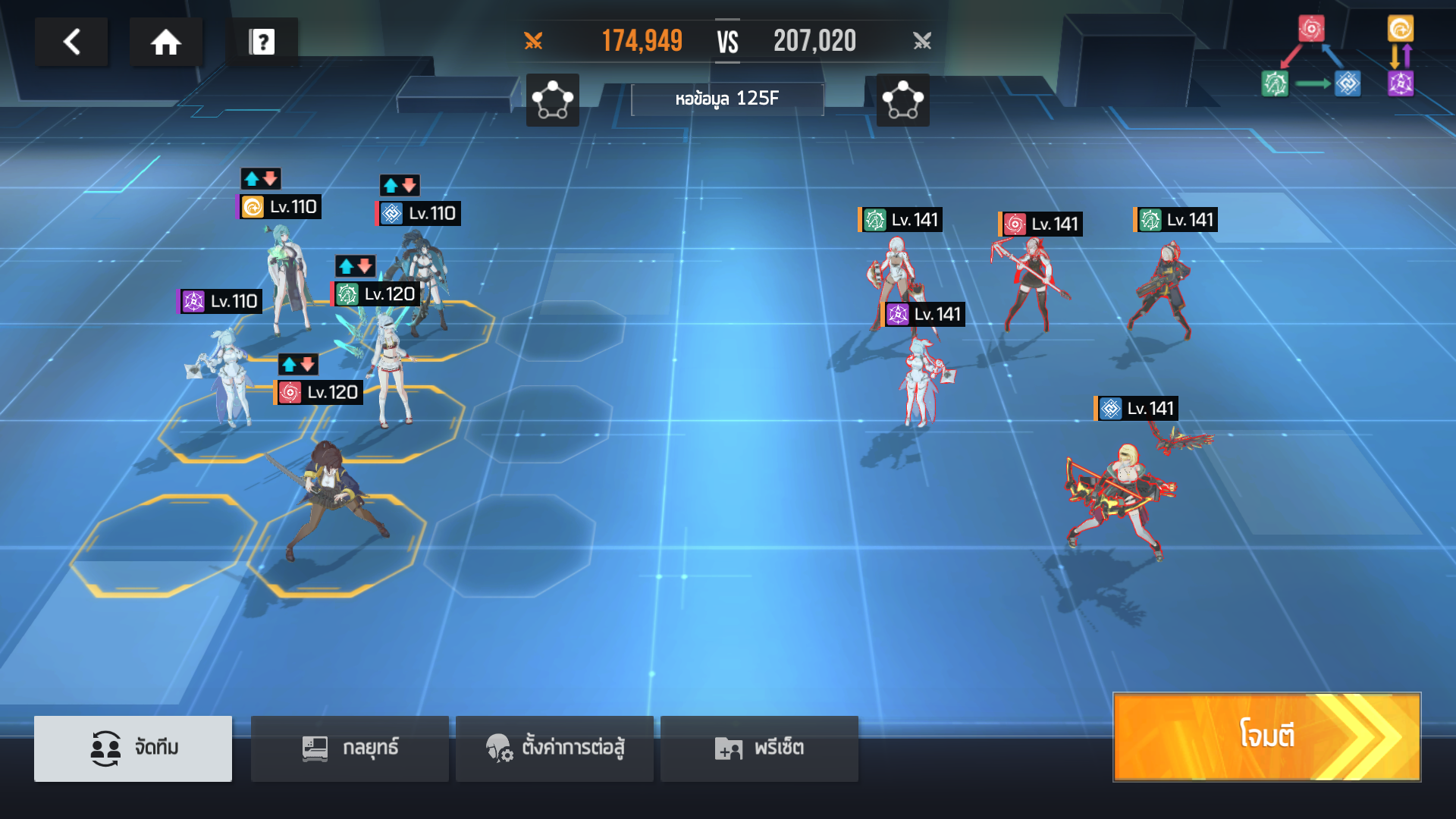Open the พรีเซ็ต preset tab
This screenshot has width=1456, height=819.
(x=759, y=748)
